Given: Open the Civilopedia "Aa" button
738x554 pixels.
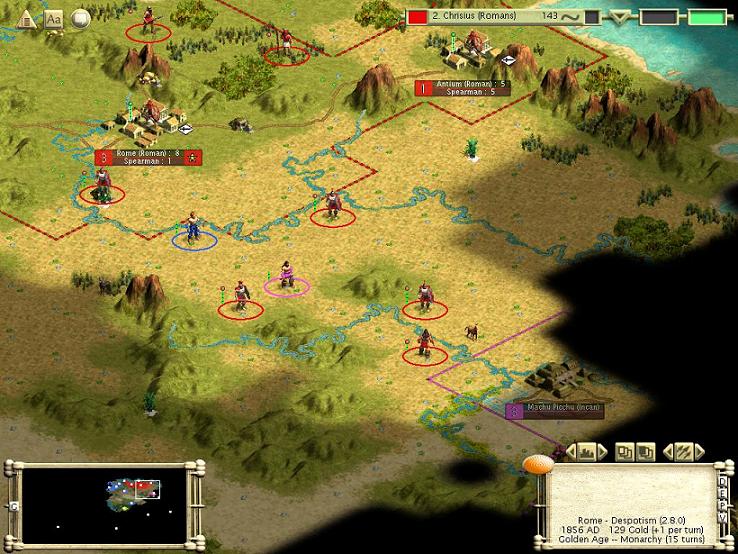Looking at the screenshot, I should coord(54,19).
